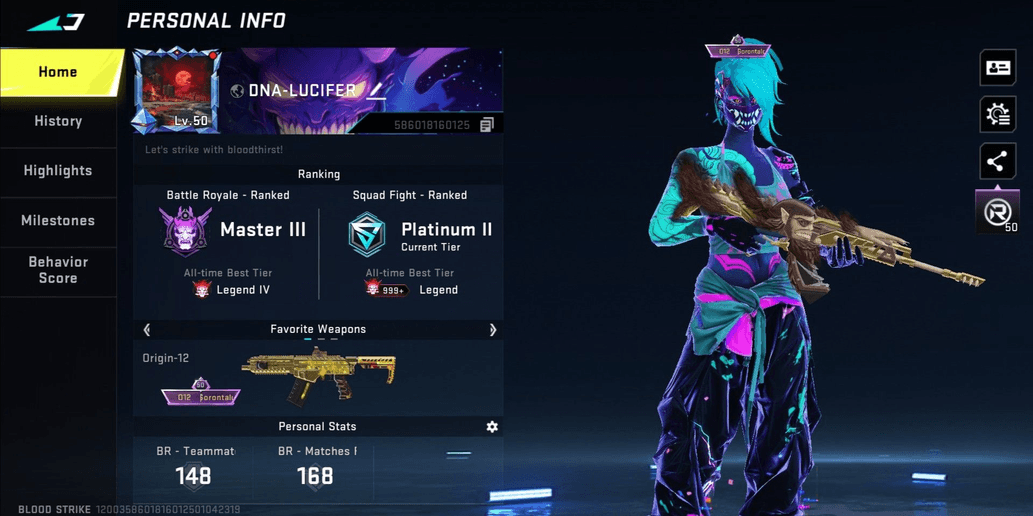Show next favorite weapon with right arrow

(493, 330)
